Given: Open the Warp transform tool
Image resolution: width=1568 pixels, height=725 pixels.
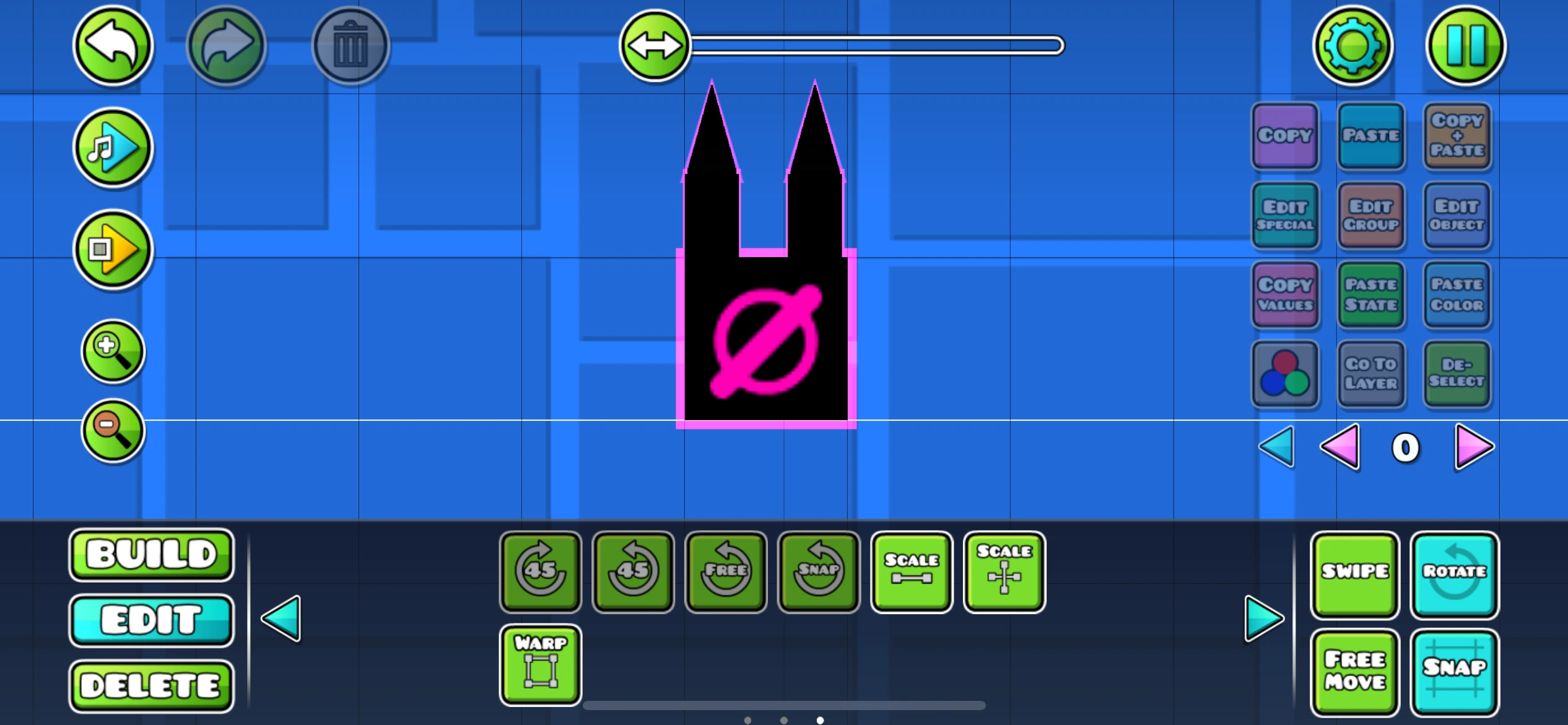Looking at the screenshot, I should [539, 663].
